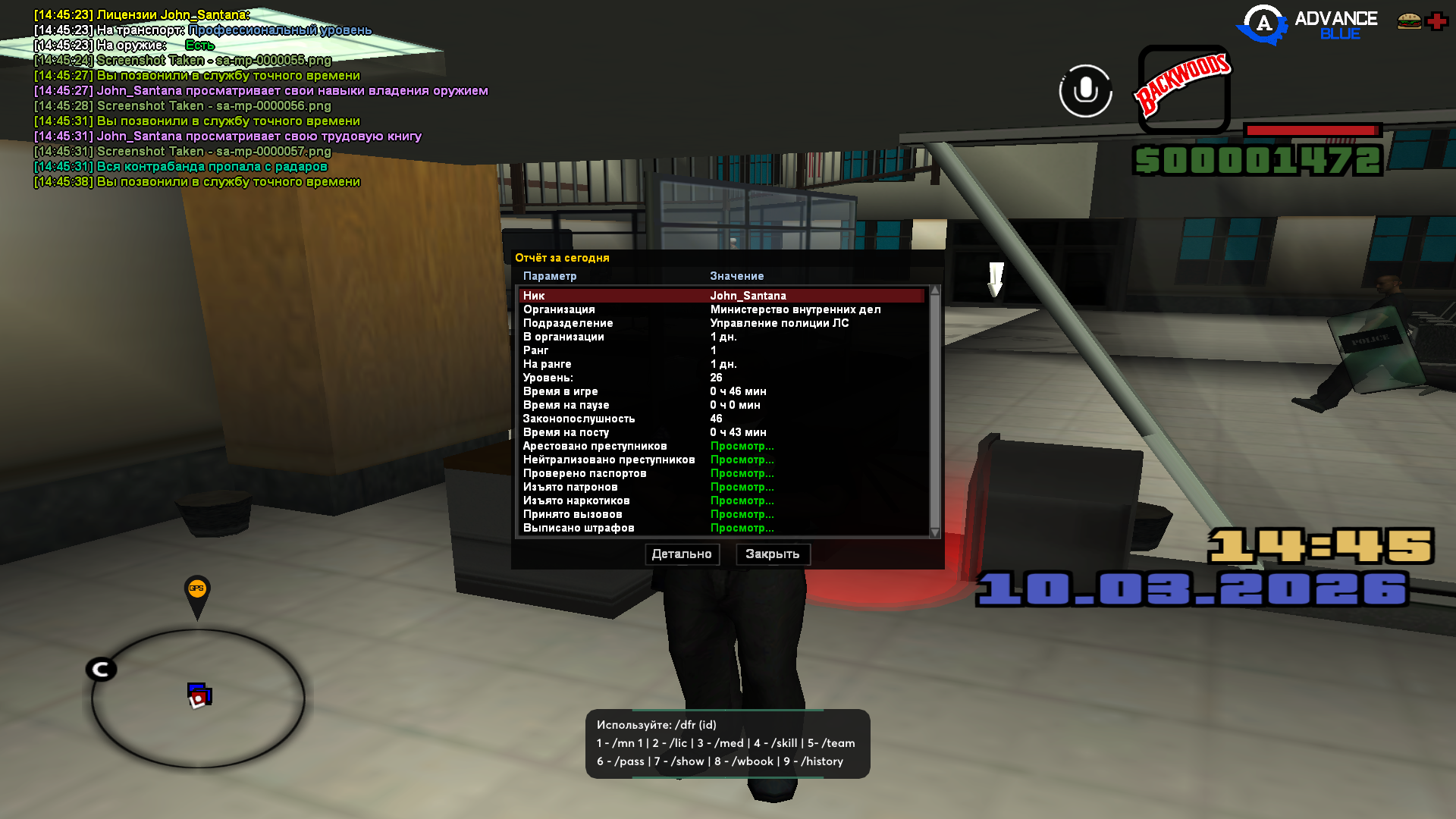Toggle the microphone voice chat icon

tap(1085, 91)
